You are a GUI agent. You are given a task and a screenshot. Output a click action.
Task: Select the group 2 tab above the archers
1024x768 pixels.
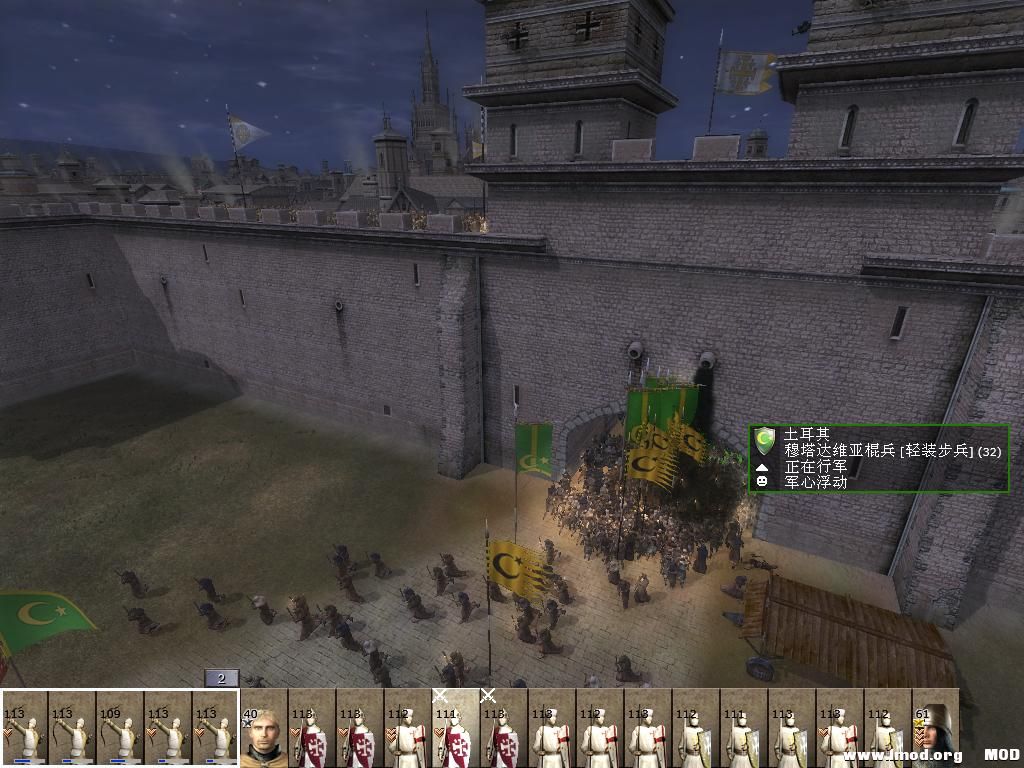[x=221, y=678]
